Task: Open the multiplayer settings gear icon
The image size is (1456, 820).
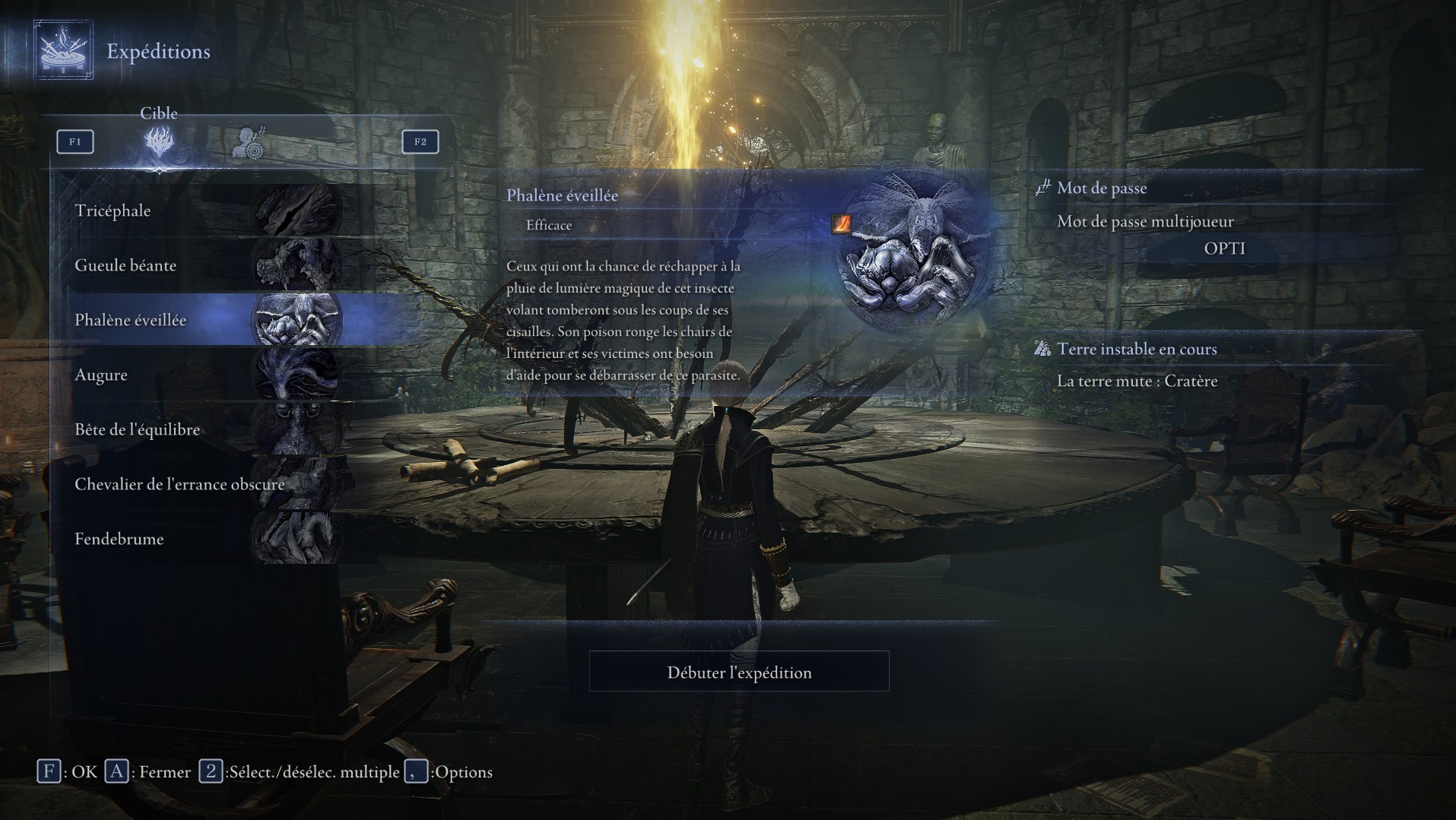Action: click(249, 141)
